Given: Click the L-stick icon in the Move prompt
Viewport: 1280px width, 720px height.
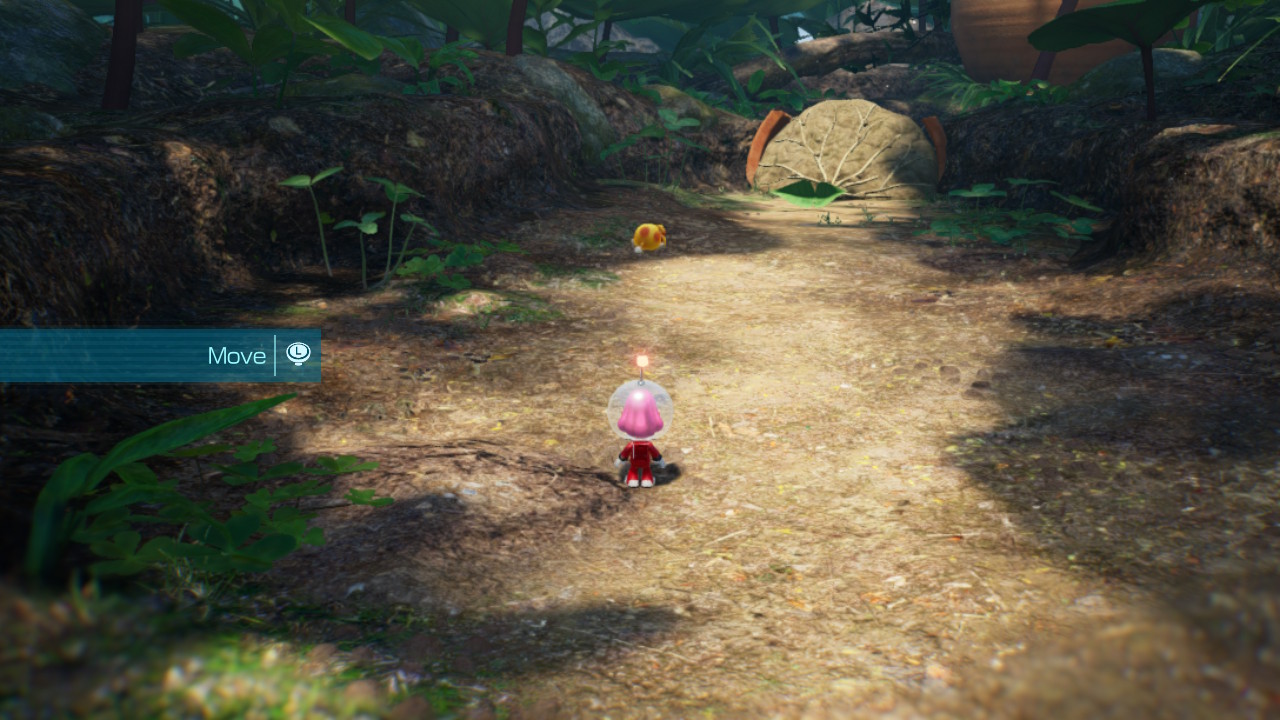Looking at the screenshot, I should click(x=298, y=355).
